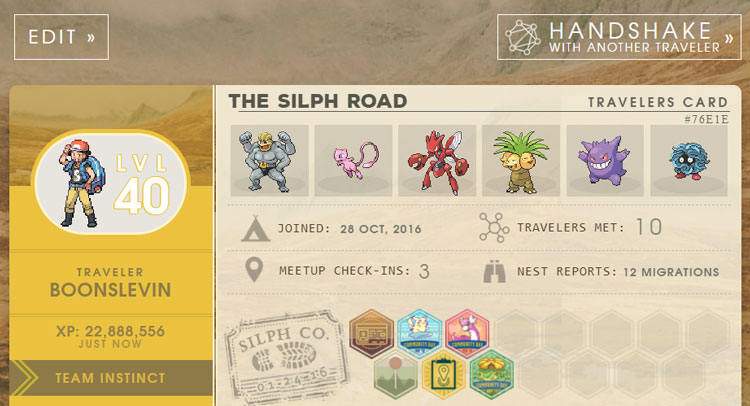Click the Team Instinct banner

(x=111, y=378)
